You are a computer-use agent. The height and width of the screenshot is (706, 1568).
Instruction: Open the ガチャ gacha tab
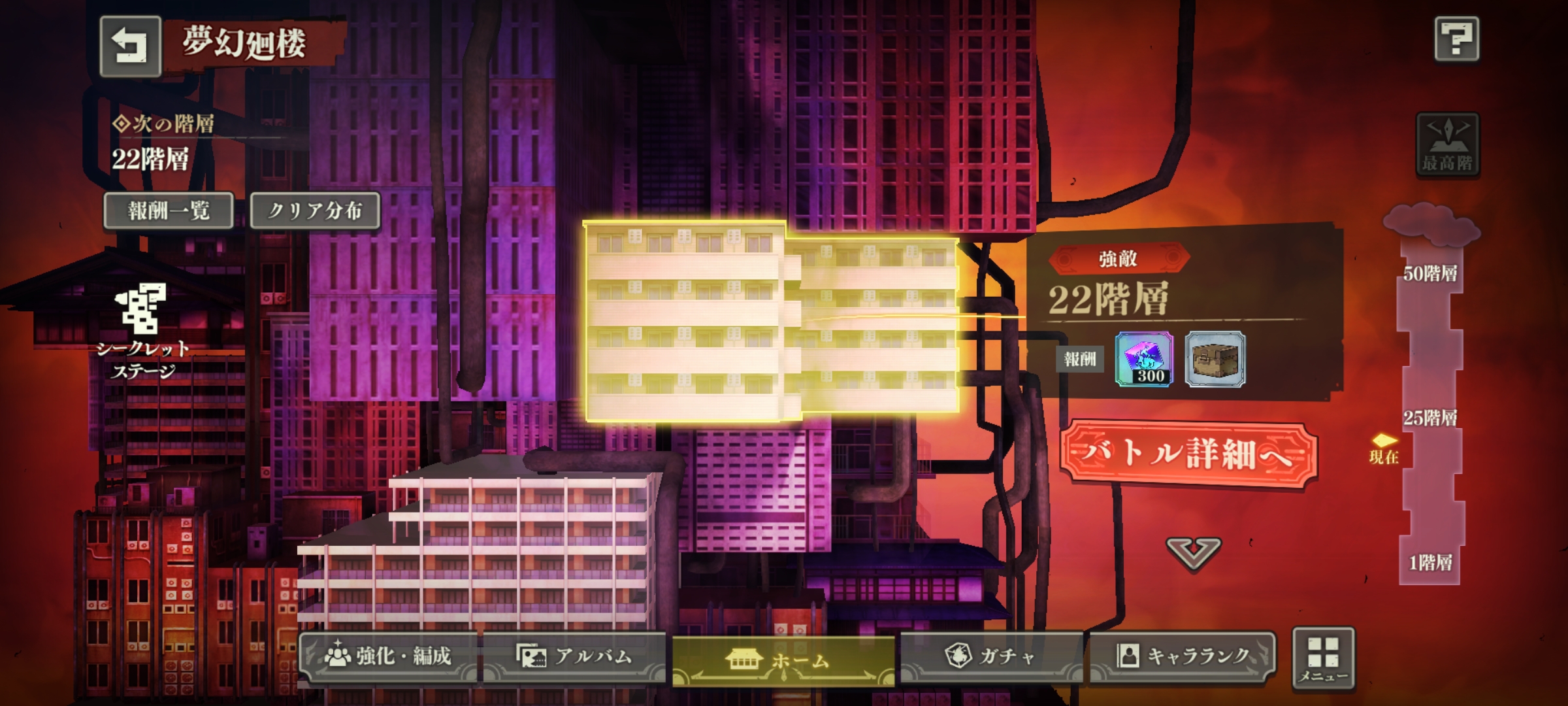[990, 656]
